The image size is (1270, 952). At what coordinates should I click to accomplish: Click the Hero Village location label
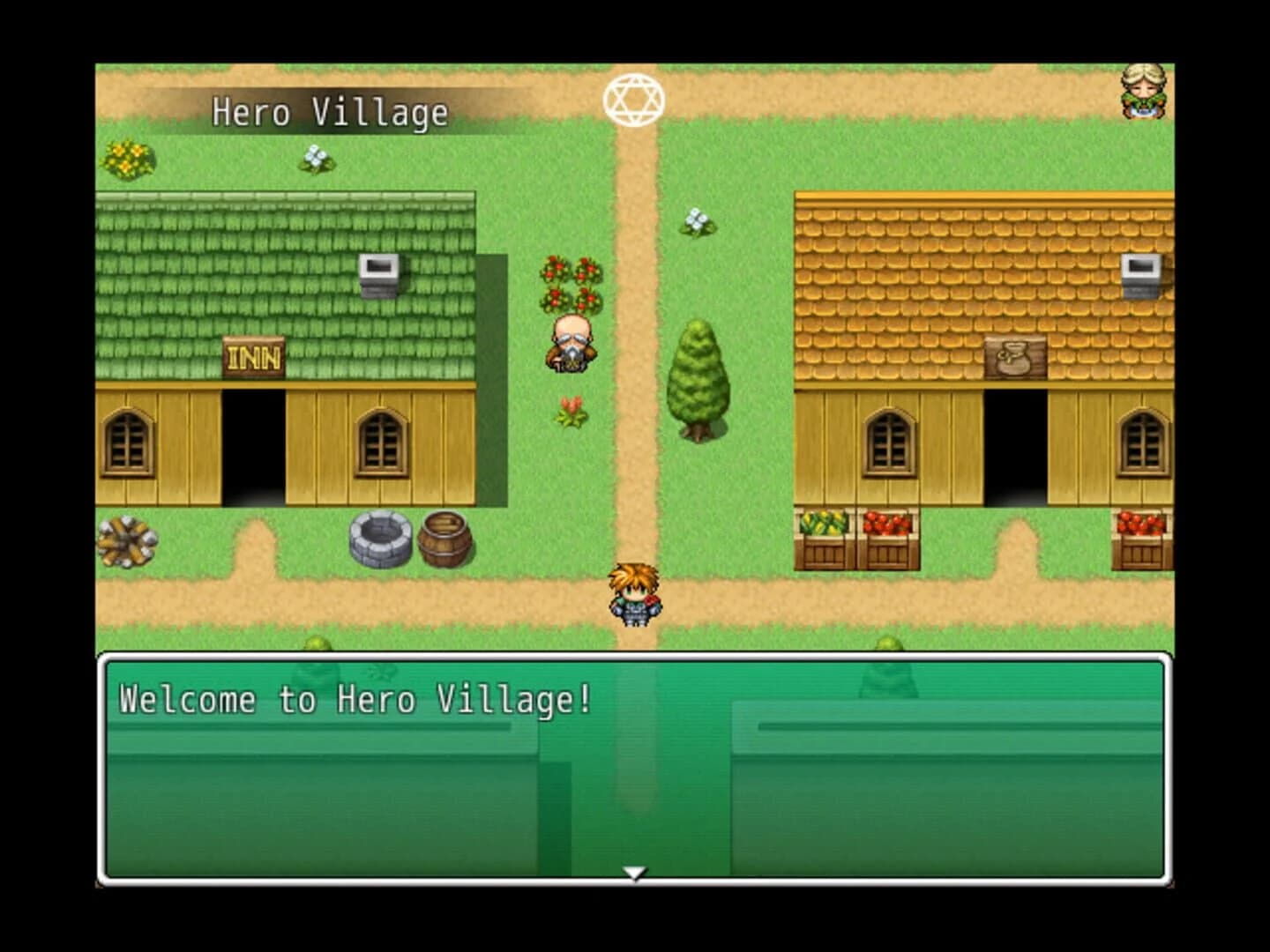[x=329, y=112]
